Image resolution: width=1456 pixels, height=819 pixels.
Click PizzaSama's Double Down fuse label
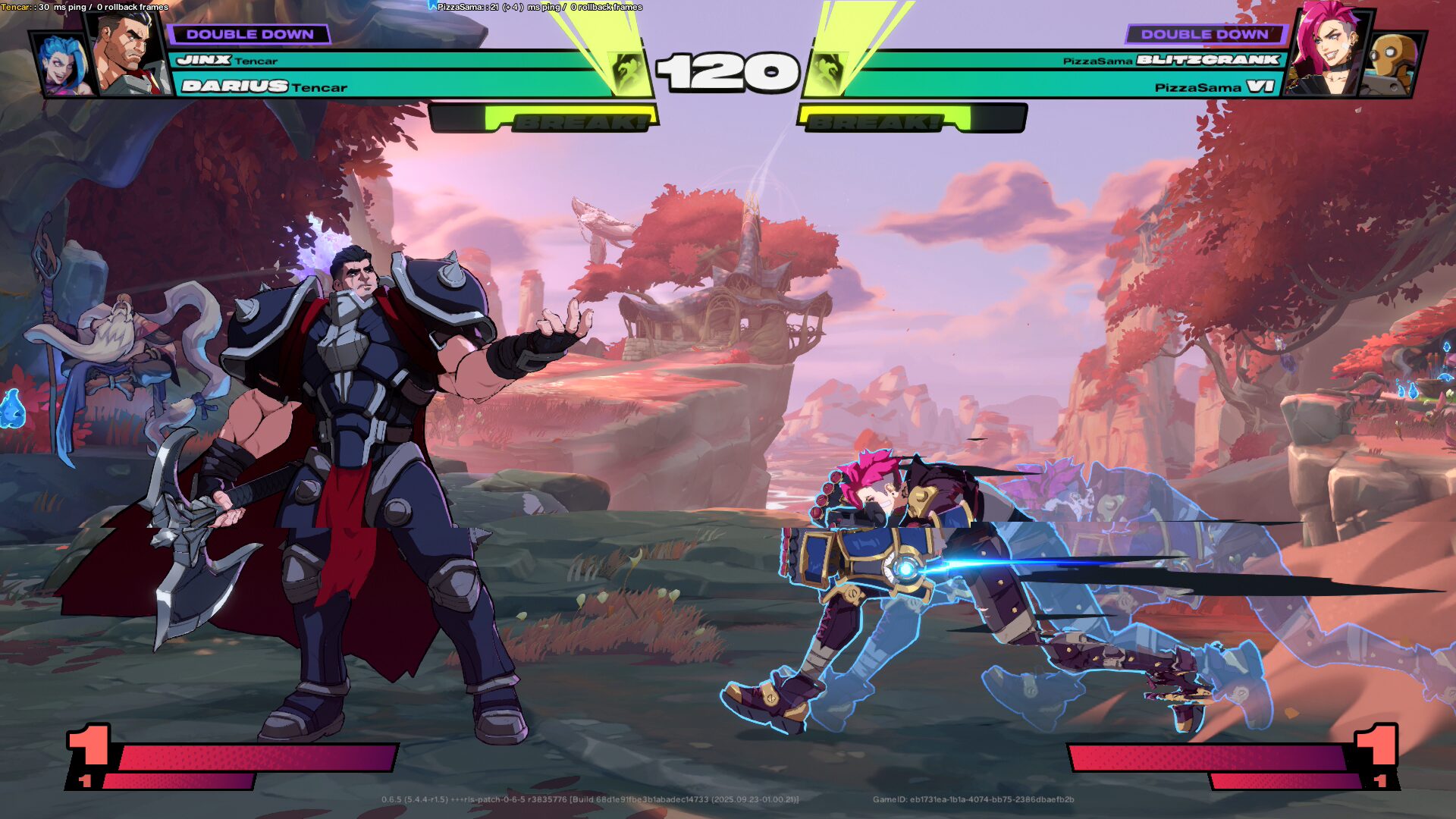point(1204,34)
